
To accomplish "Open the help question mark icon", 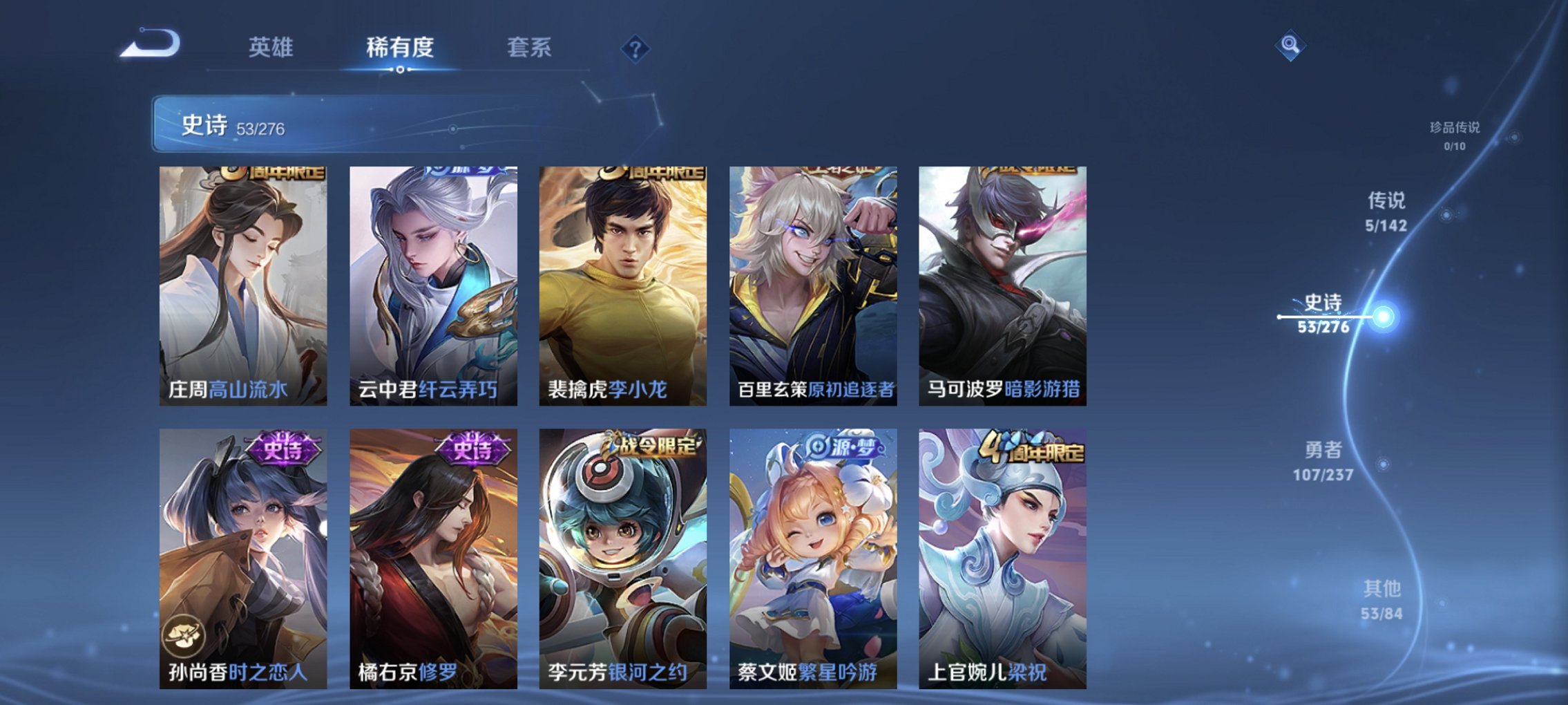I will coord(636,48).
